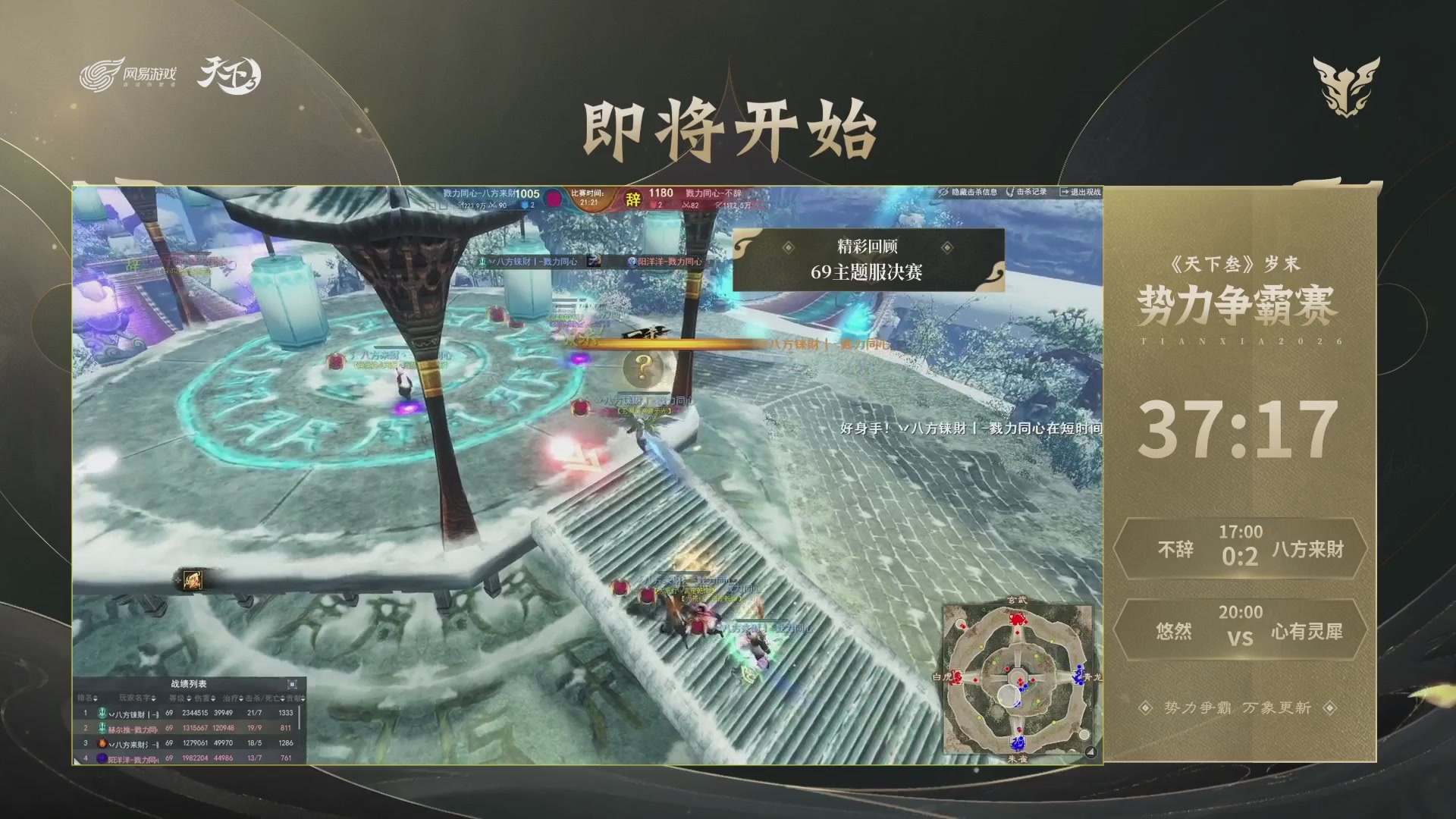Expand the 战绩列表 panel with its corner icon
The width and height of the screenshot is (1456, 819).
pyautogui.click(x=292, y=684)
